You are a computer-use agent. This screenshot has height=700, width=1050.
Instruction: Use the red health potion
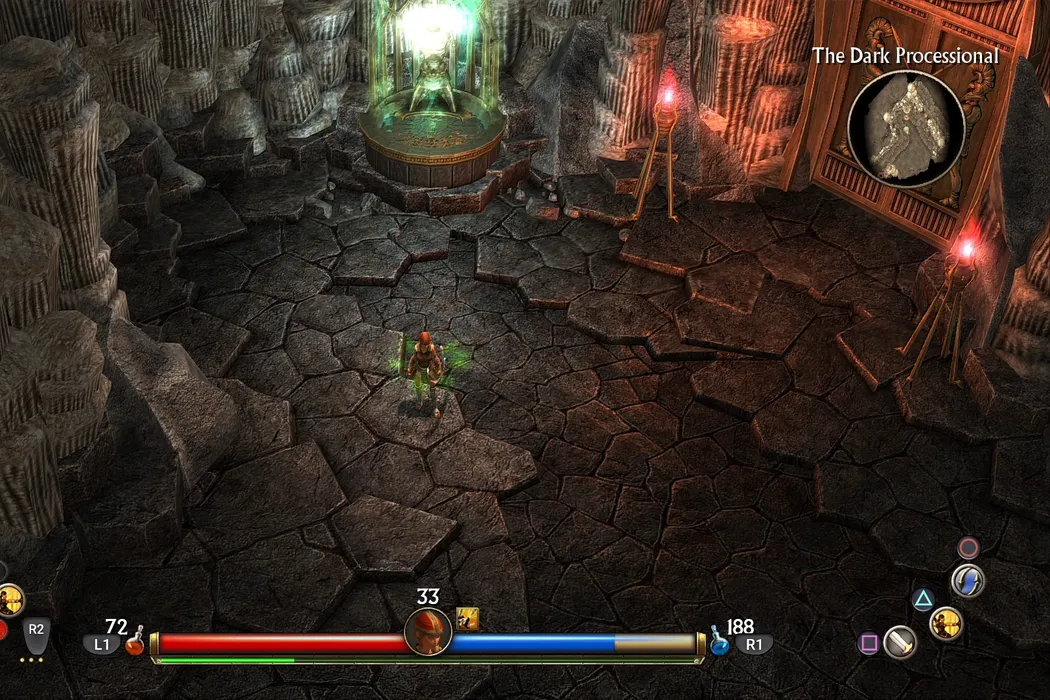[x=135, y=644]
